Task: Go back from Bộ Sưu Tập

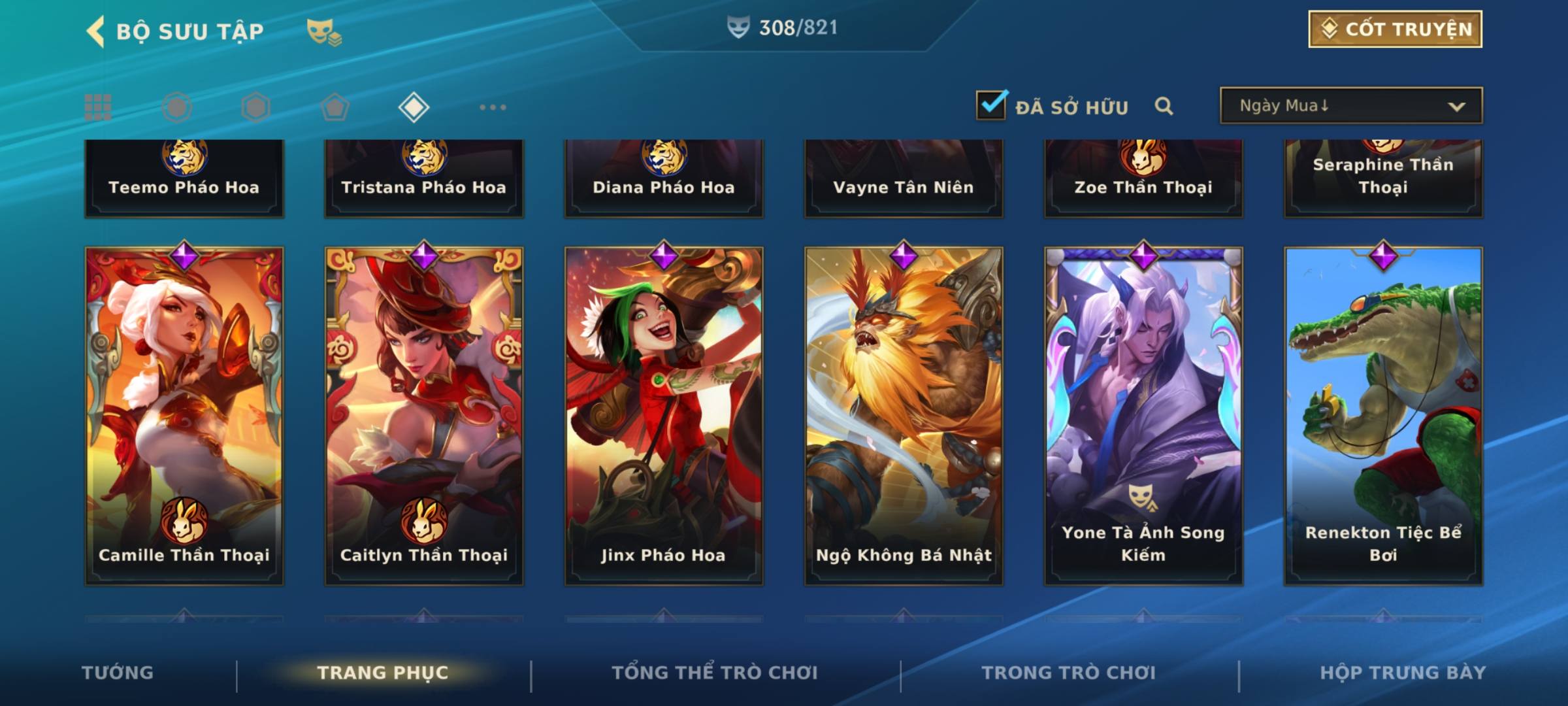Action: [96, 31]
